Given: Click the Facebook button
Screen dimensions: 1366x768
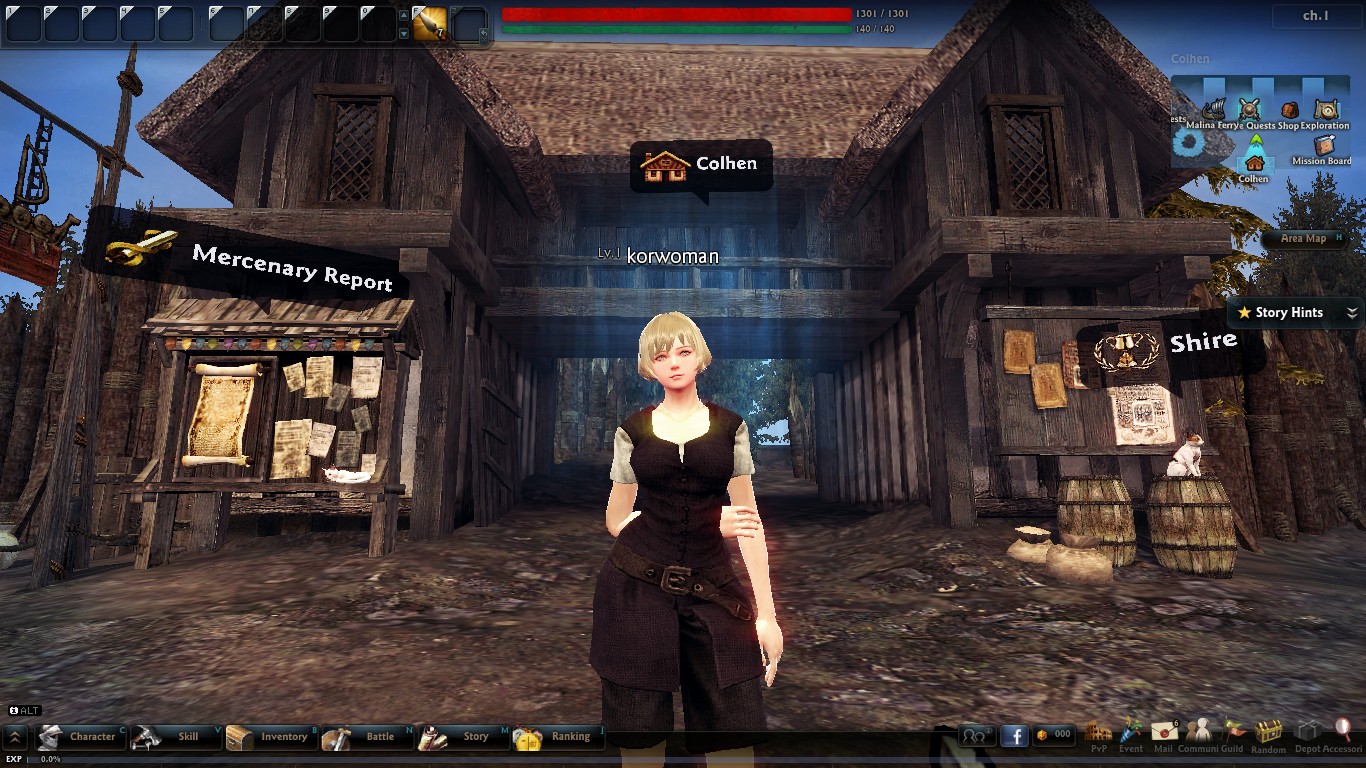Looking at the screenshot, I should [1014, 736].
